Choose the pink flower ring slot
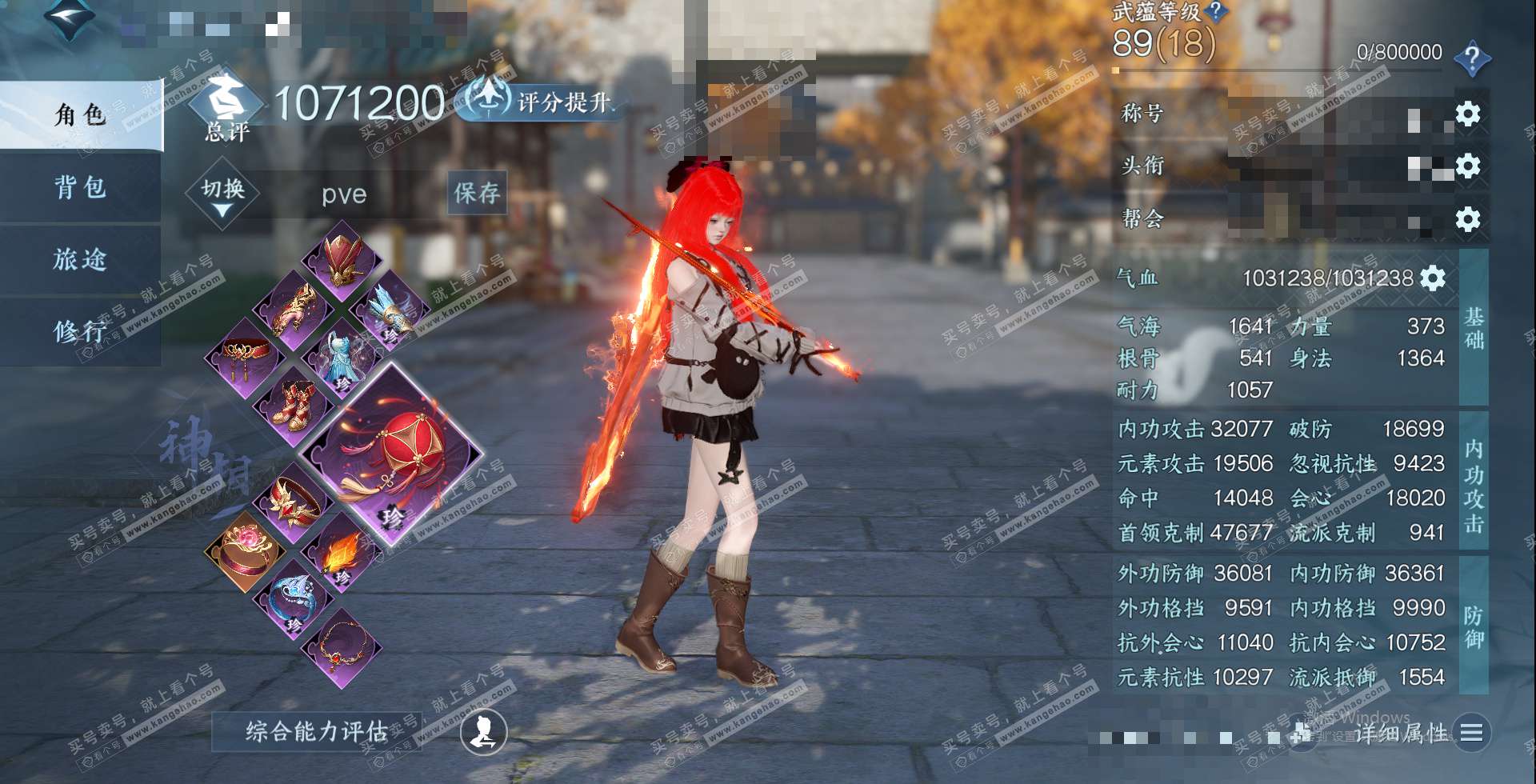This screenshot has width=1536, height=784. coord(244,550)
